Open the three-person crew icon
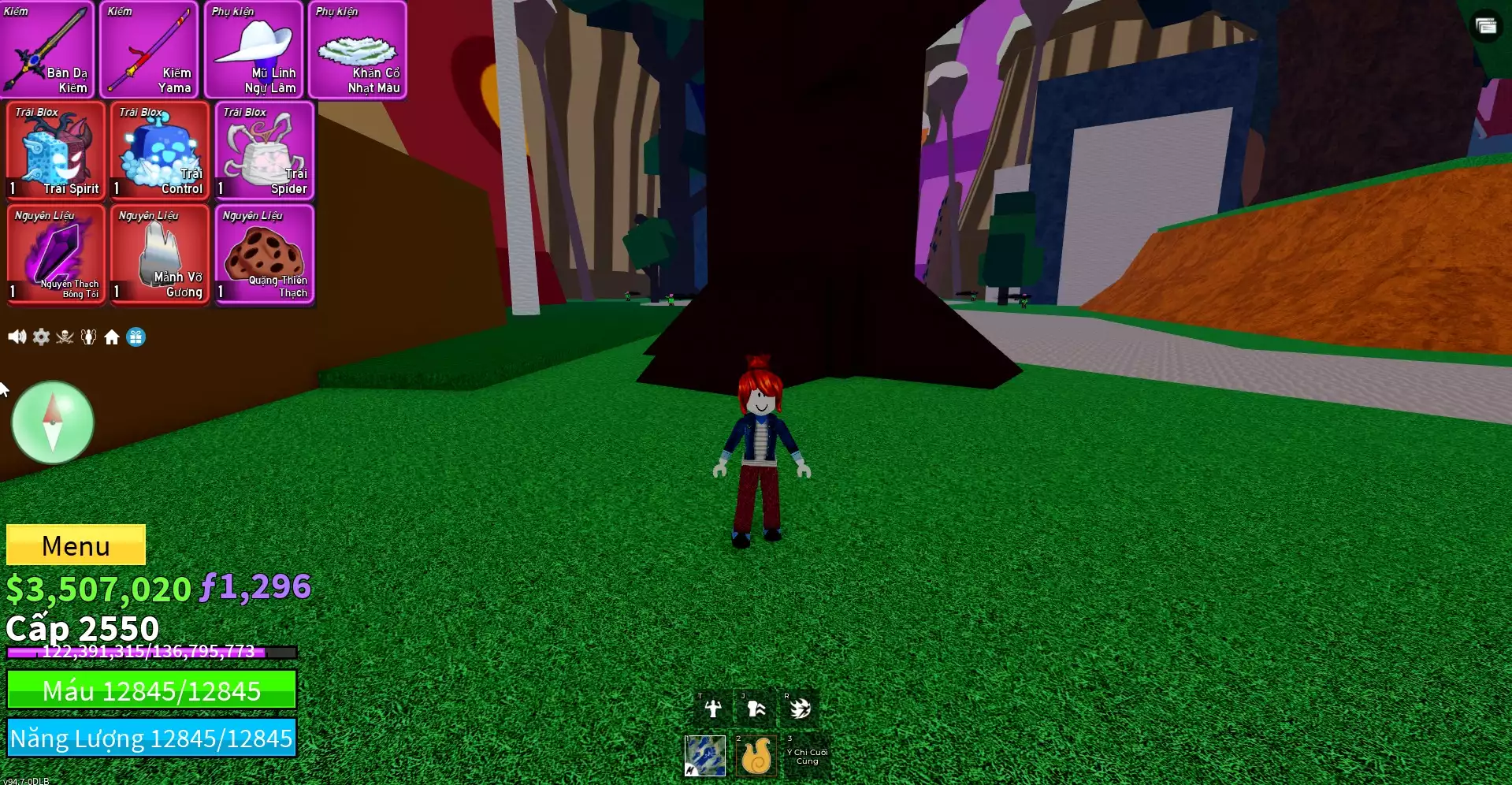 click(x=88, y=337)
